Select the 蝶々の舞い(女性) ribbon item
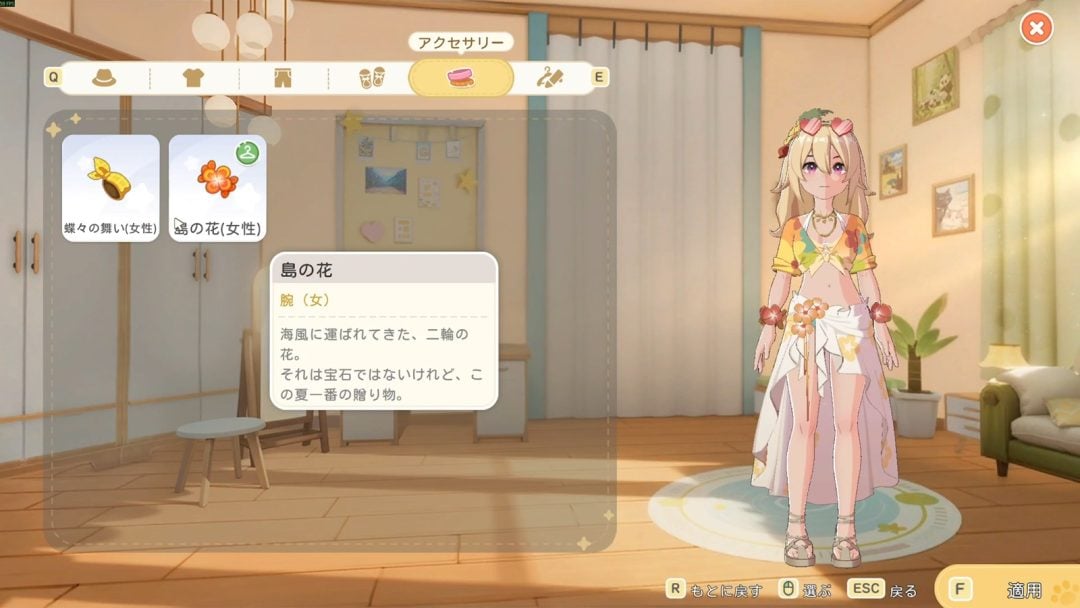This screenshot has height=608, width=1080. 111,188
